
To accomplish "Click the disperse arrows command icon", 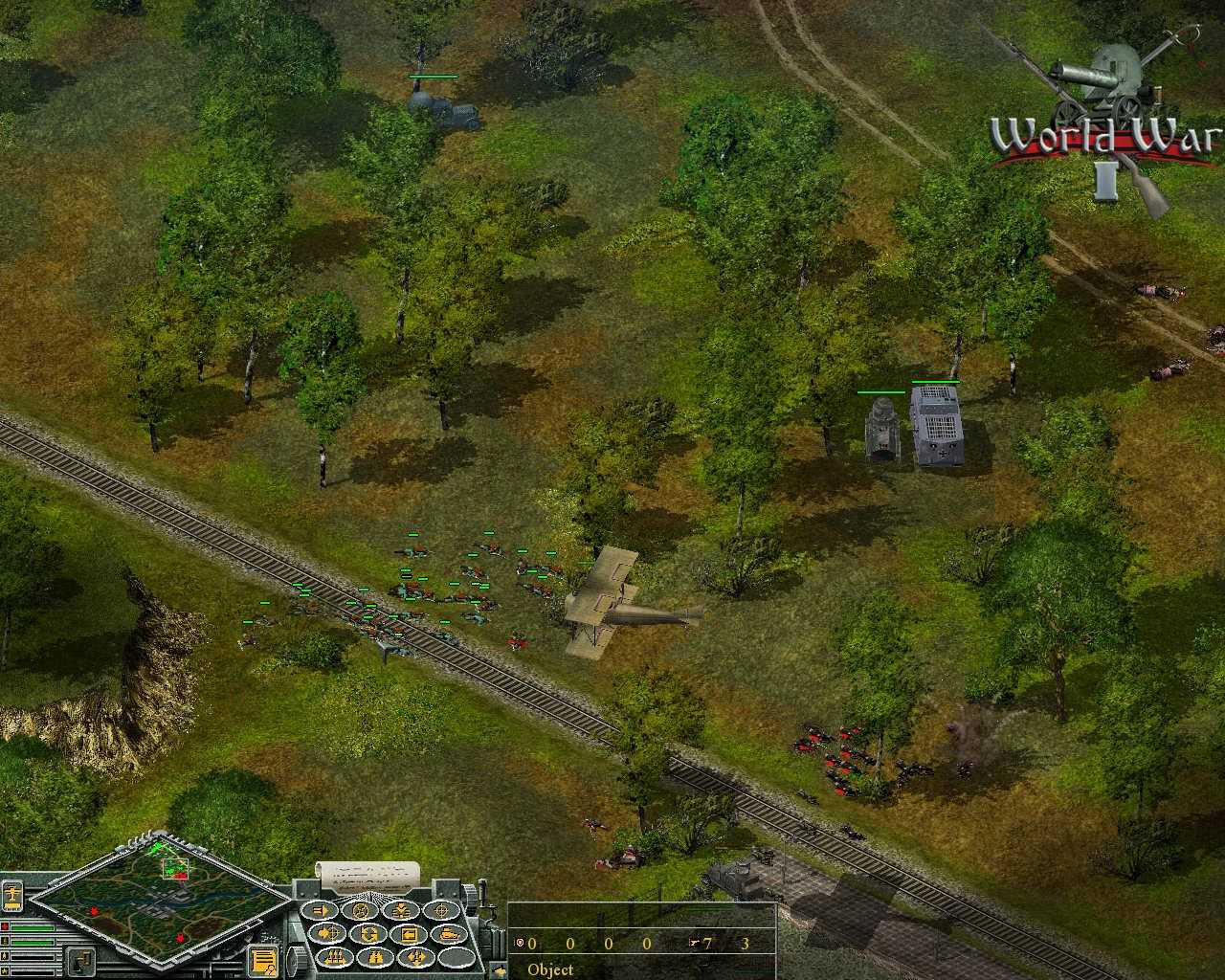I will tap(414, 958).
